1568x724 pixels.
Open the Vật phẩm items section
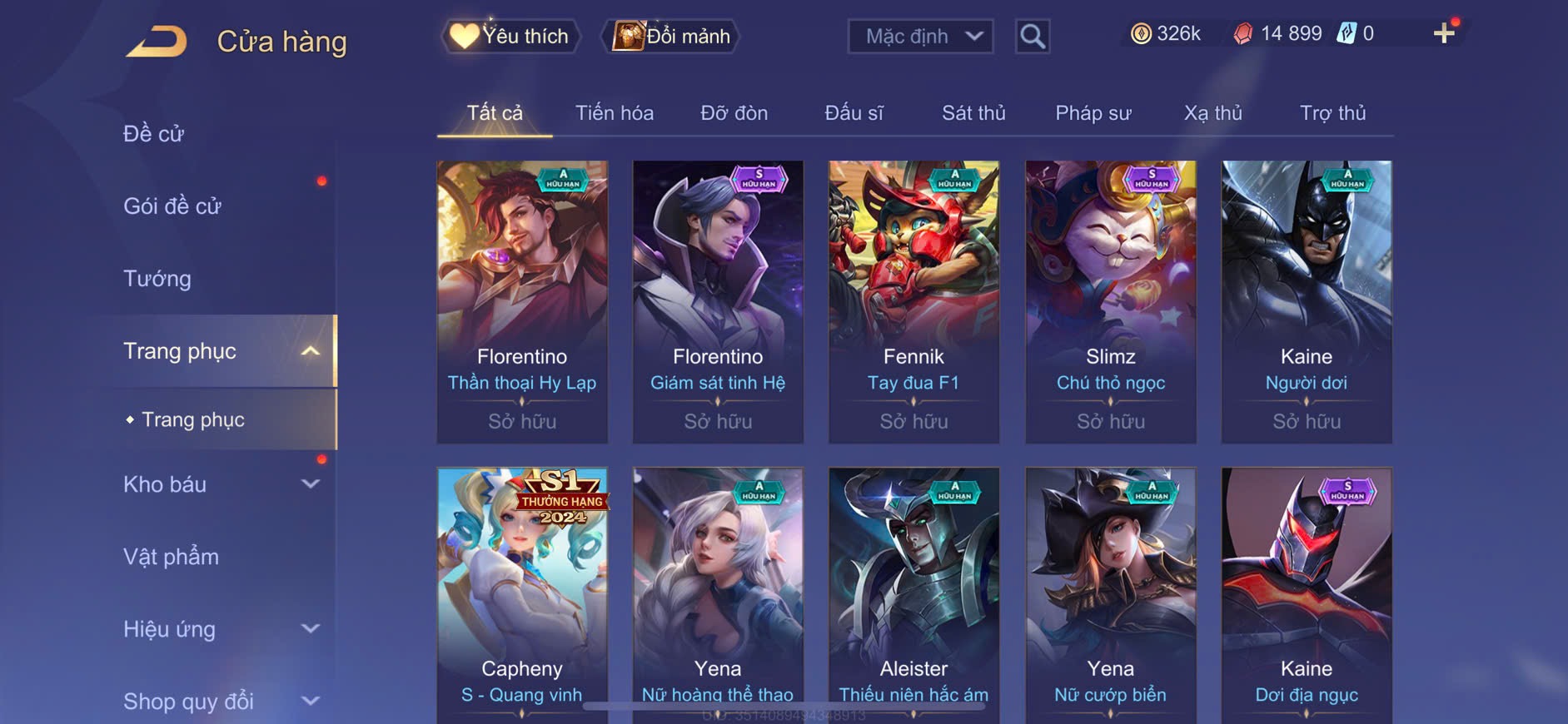pyautogui.click(x=171, y=557)
